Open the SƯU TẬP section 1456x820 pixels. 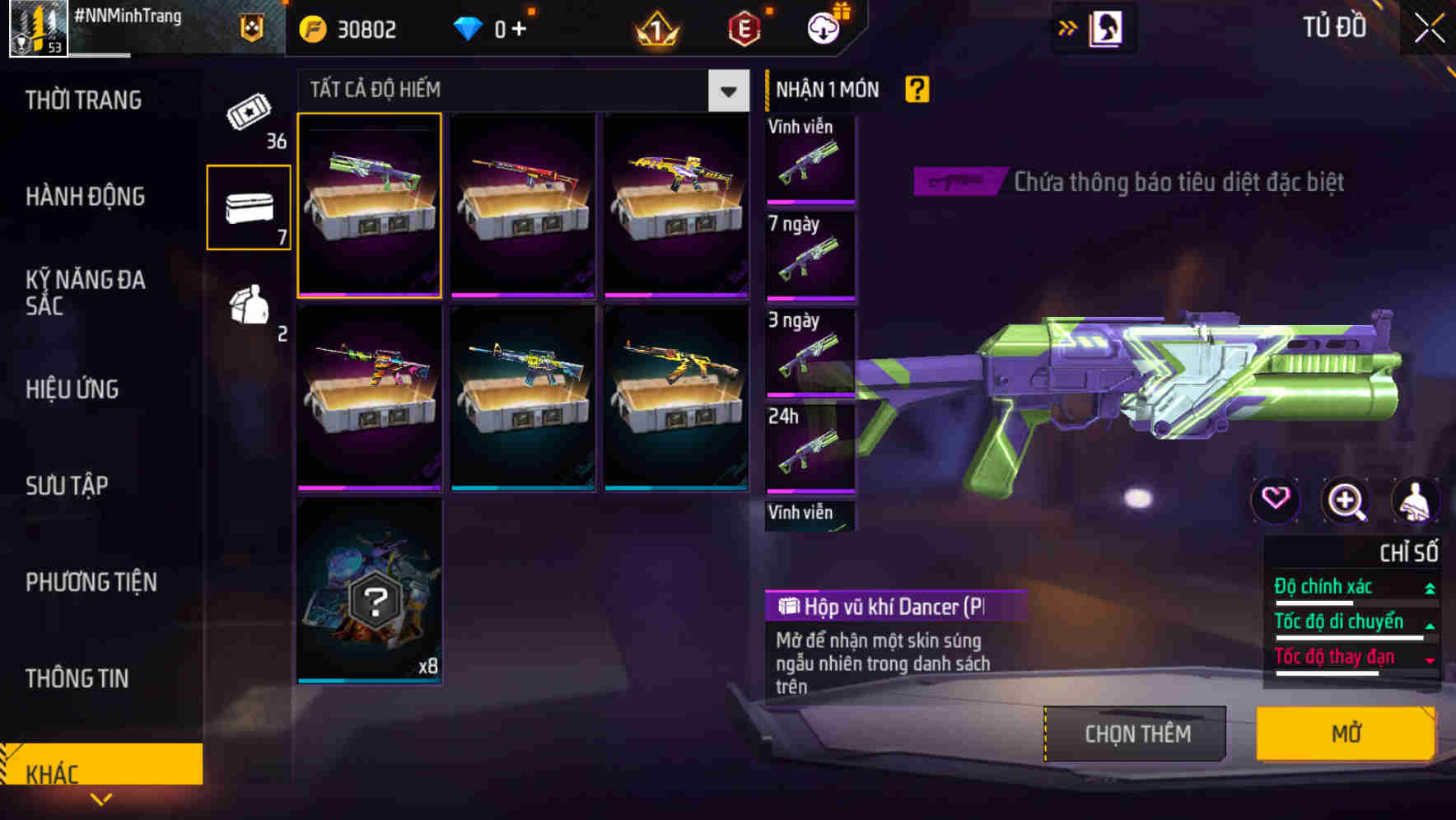click(x=66, y=486)
